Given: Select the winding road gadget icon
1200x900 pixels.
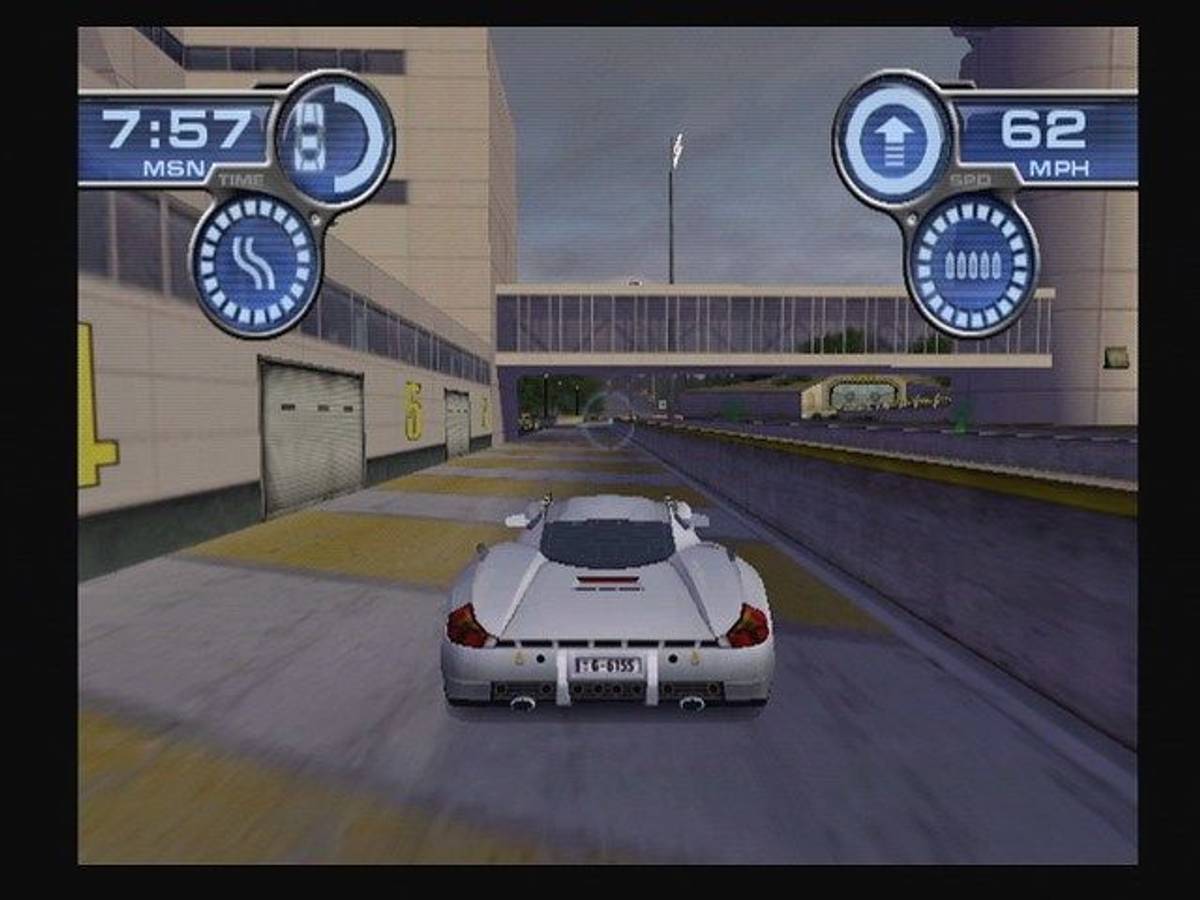Looking at the screenshot, I should pos(256,264).
